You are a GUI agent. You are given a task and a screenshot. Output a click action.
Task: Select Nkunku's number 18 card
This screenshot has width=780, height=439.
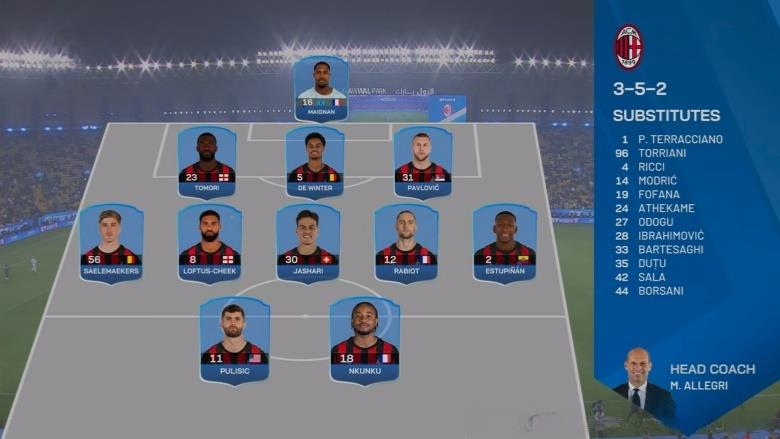(364, 339)
